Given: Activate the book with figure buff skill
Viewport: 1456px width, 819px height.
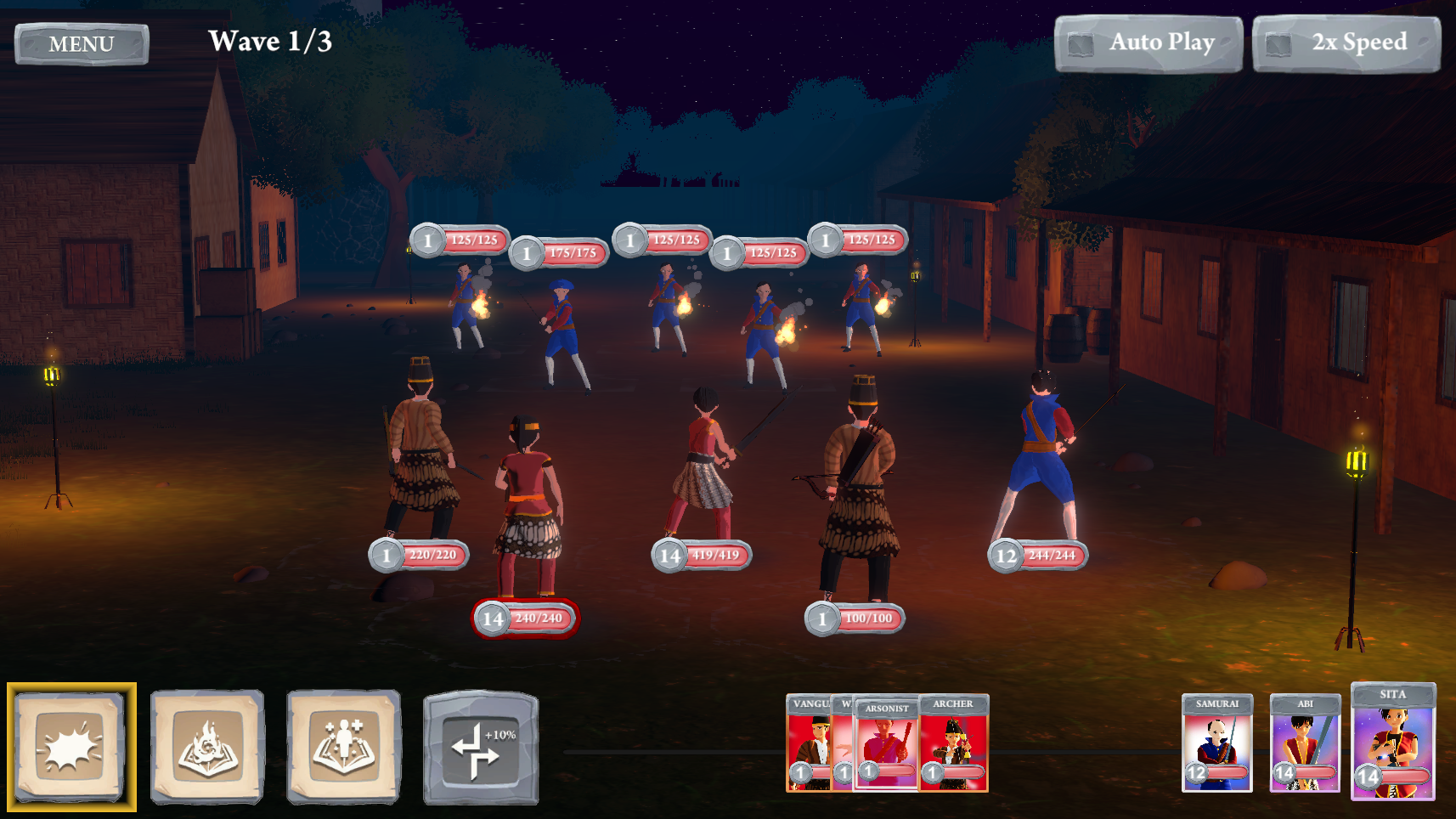Looking at the screenshot, I should tap(343, 746).
